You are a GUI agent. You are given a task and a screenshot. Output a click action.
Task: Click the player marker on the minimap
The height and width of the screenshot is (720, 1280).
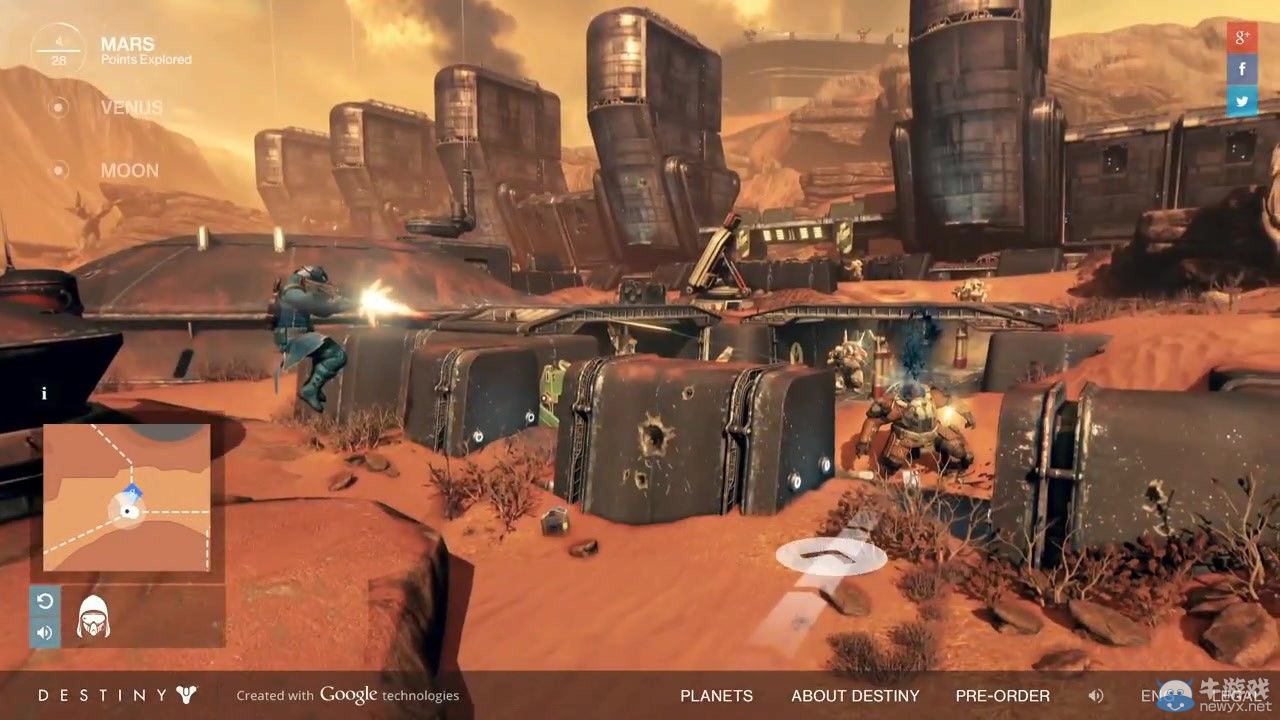click(x=128, y=512)
